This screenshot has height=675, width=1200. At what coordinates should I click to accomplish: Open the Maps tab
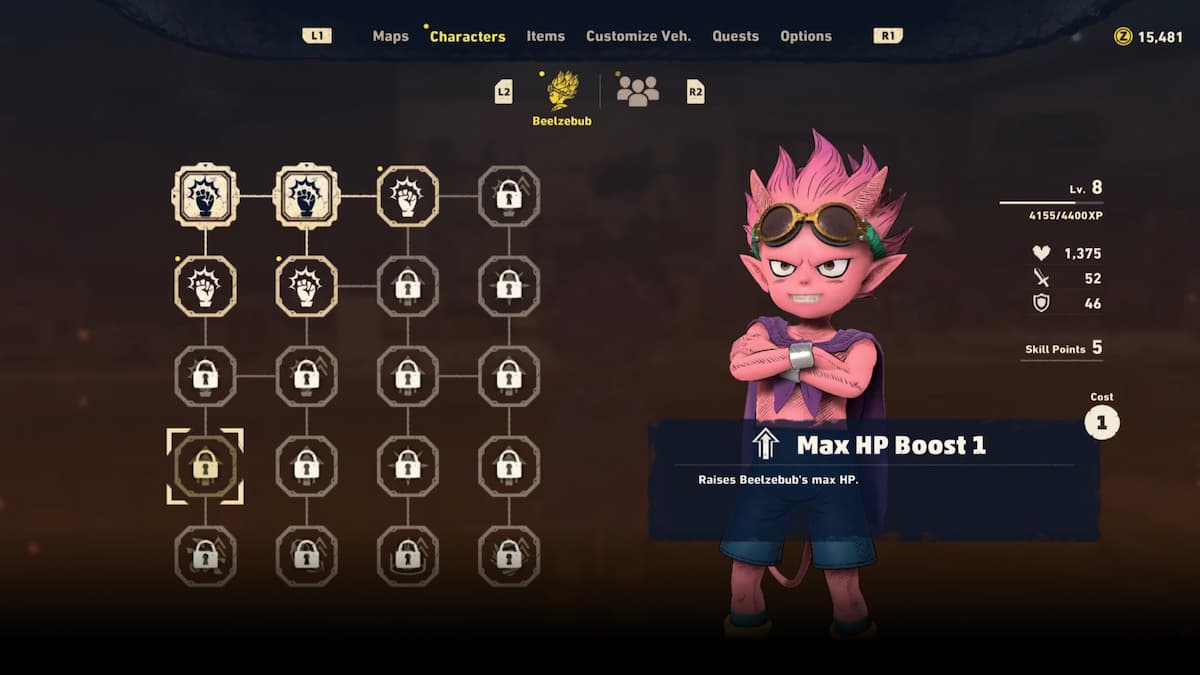click(x=390, y=36)
